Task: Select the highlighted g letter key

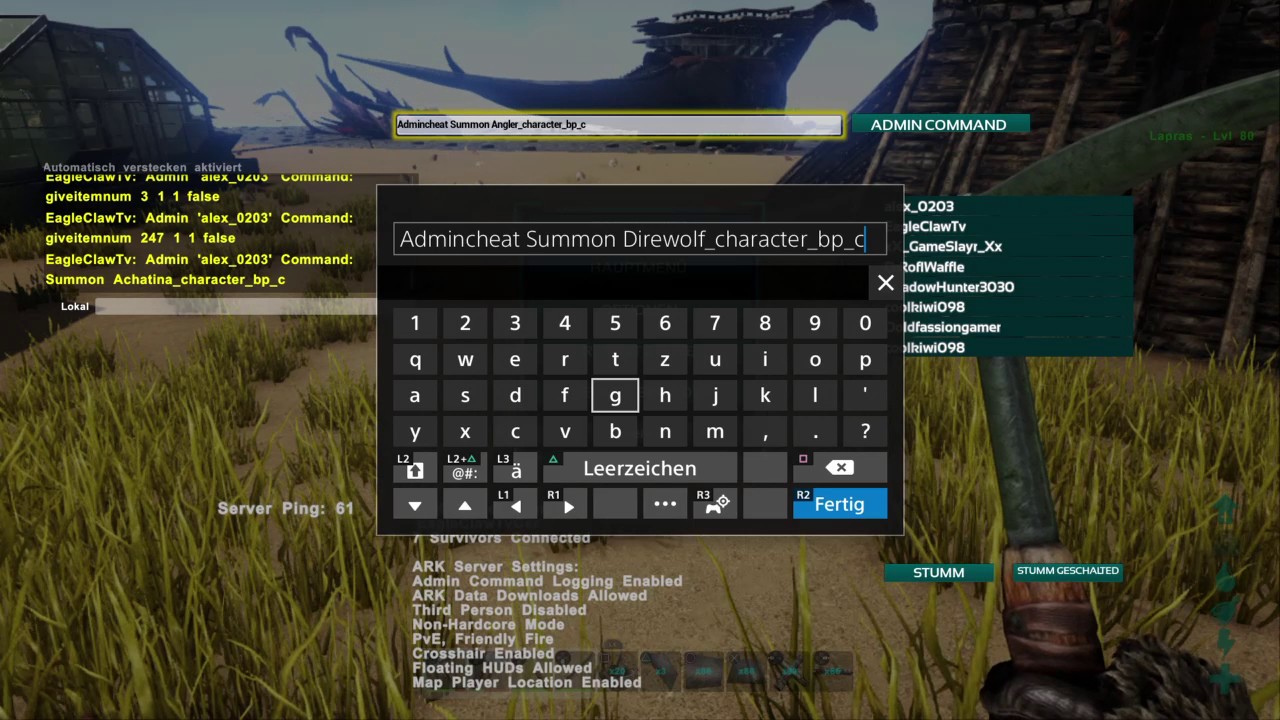Action: (615, 395)
